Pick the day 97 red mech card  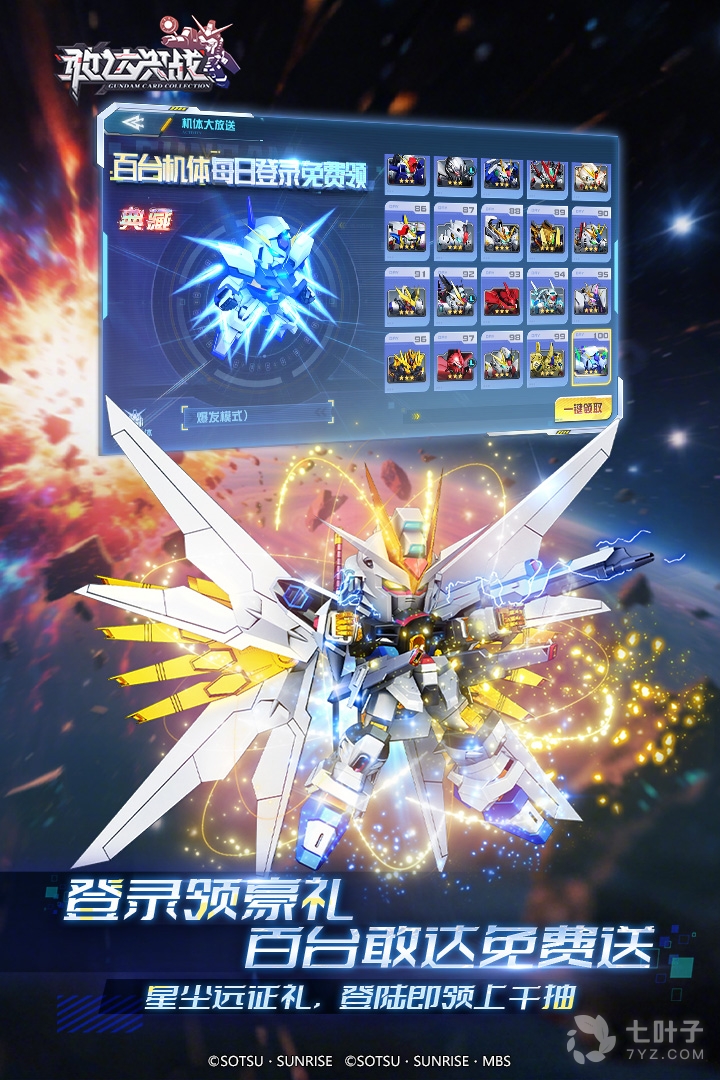coord(455,361)
